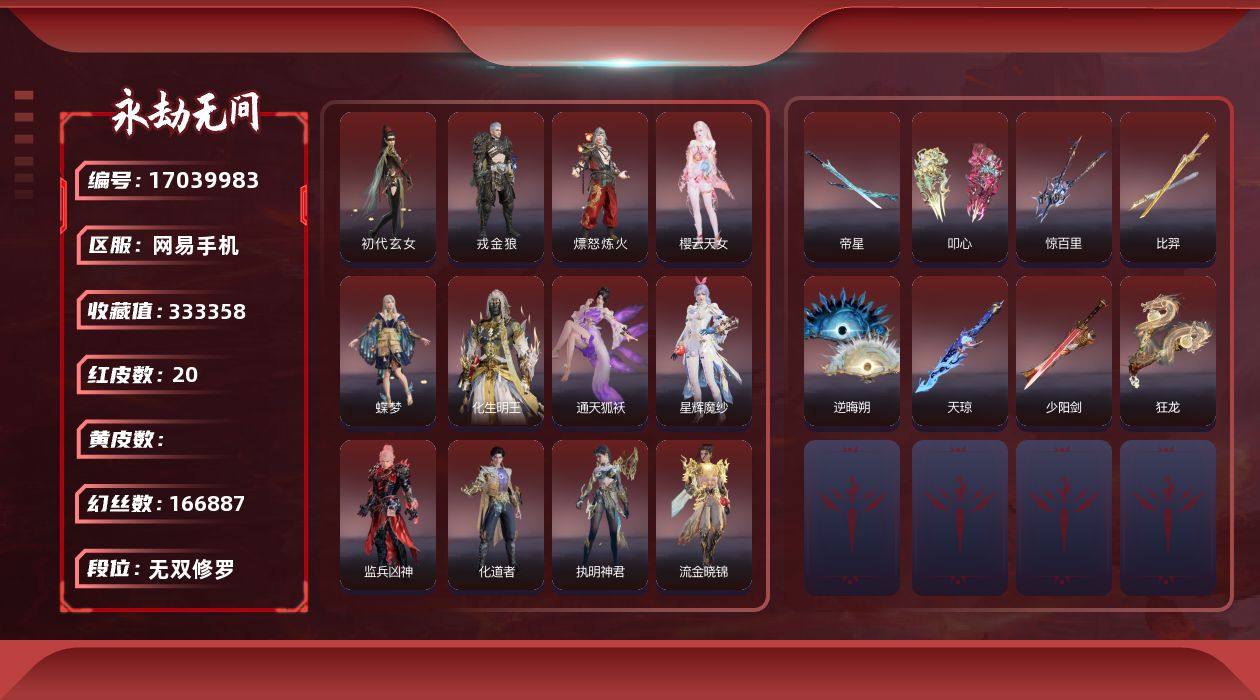Select the 监兵凶神 skin card

pyautogui.click(x=388, y=515)
